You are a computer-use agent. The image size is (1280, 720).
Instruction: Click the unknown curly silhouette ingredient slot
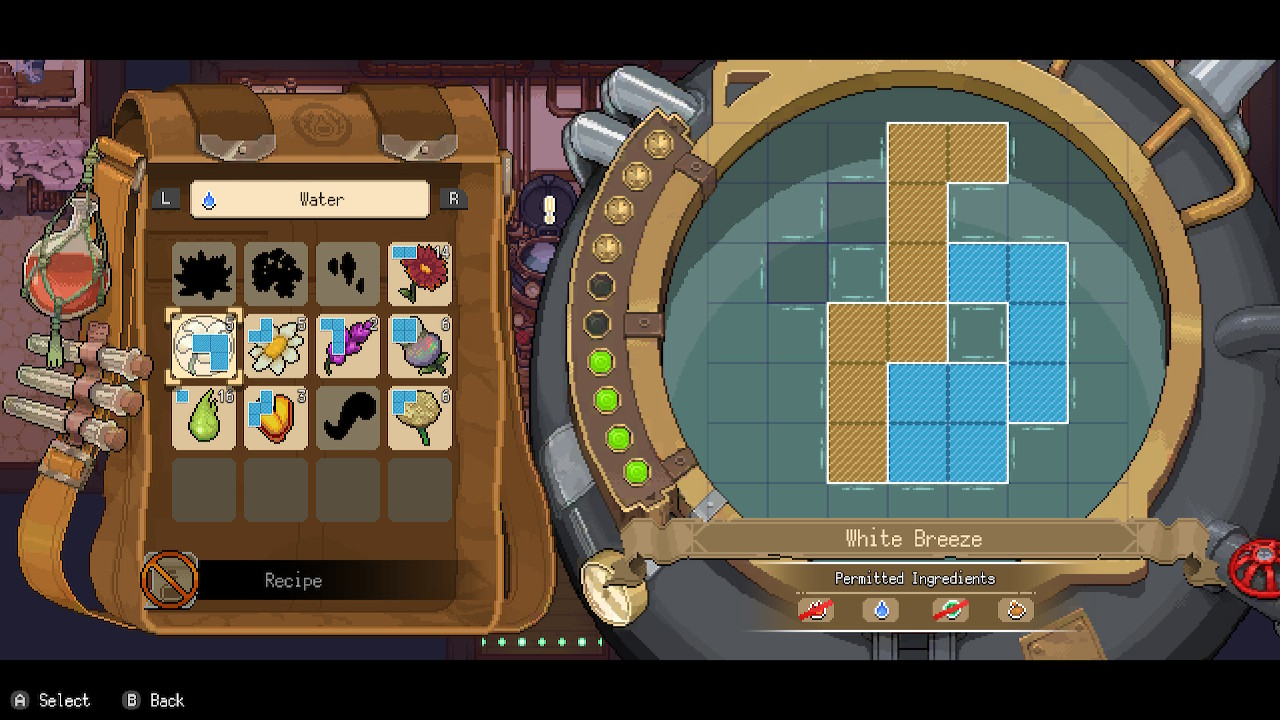tap(348, 418)
